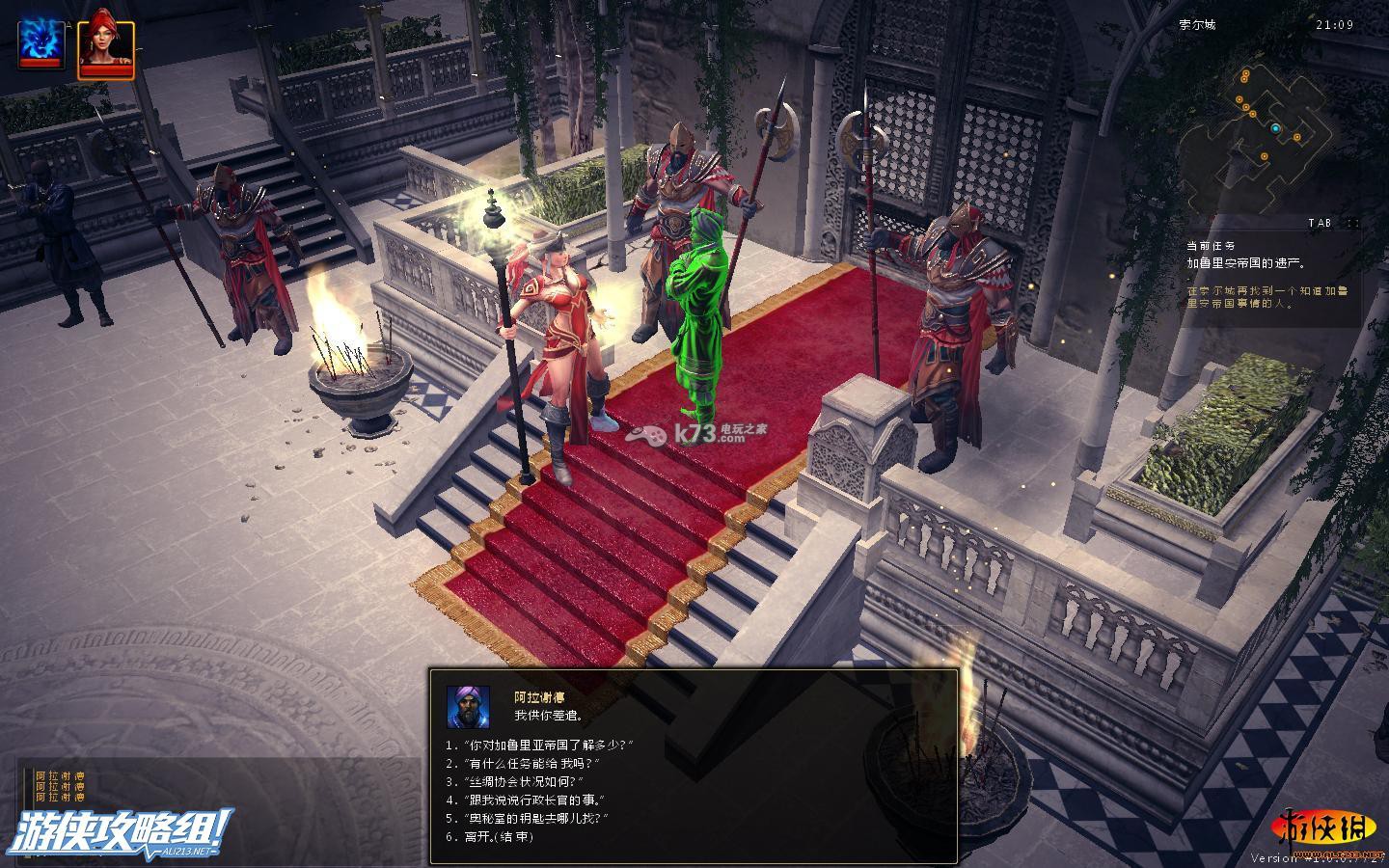
Task: Select the blue flame demon party portrait
Action: (41, 42)
